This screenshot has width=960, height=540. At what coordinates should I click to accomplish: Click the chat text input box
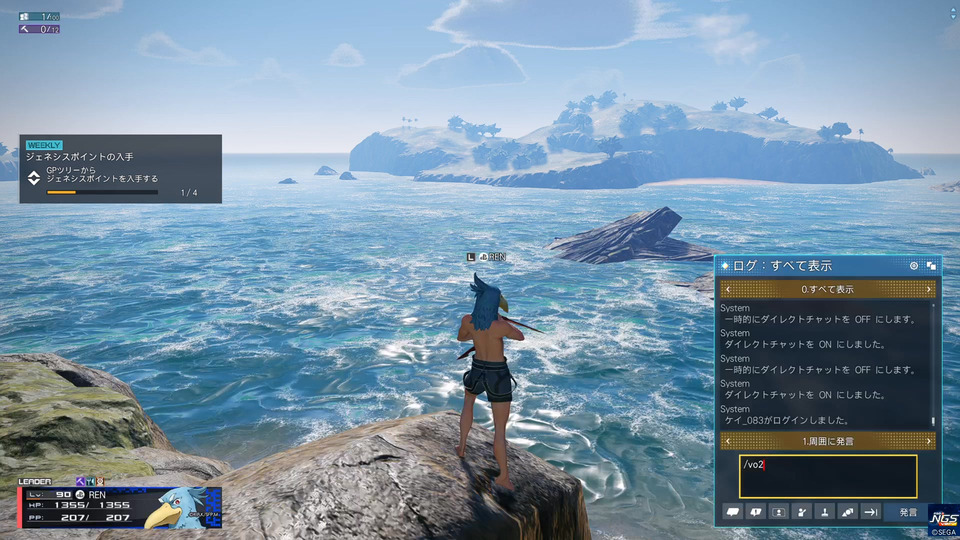tap(828, 476)
